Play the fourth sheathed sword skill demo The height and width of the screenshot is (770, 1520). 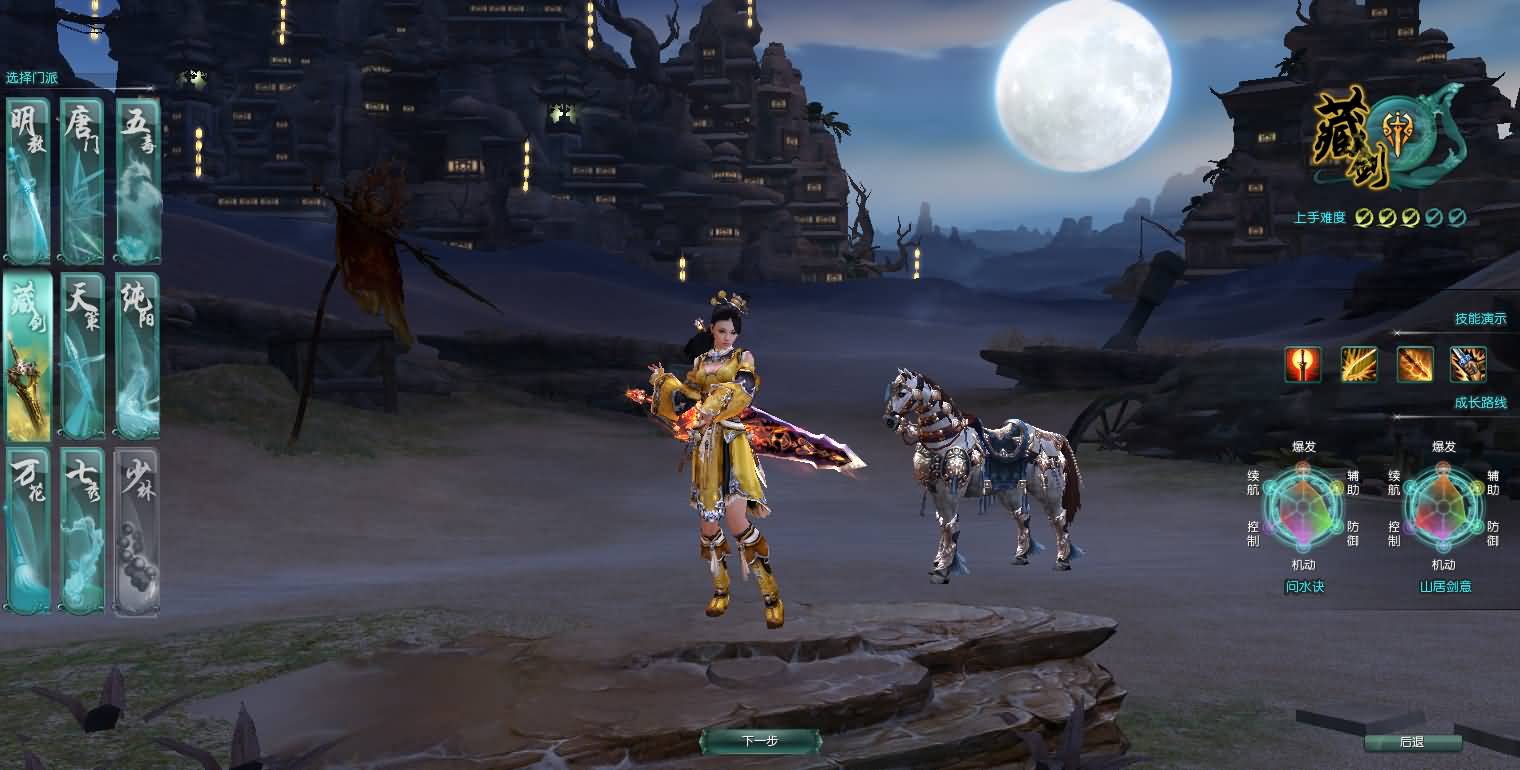[x=1467, y=364]
